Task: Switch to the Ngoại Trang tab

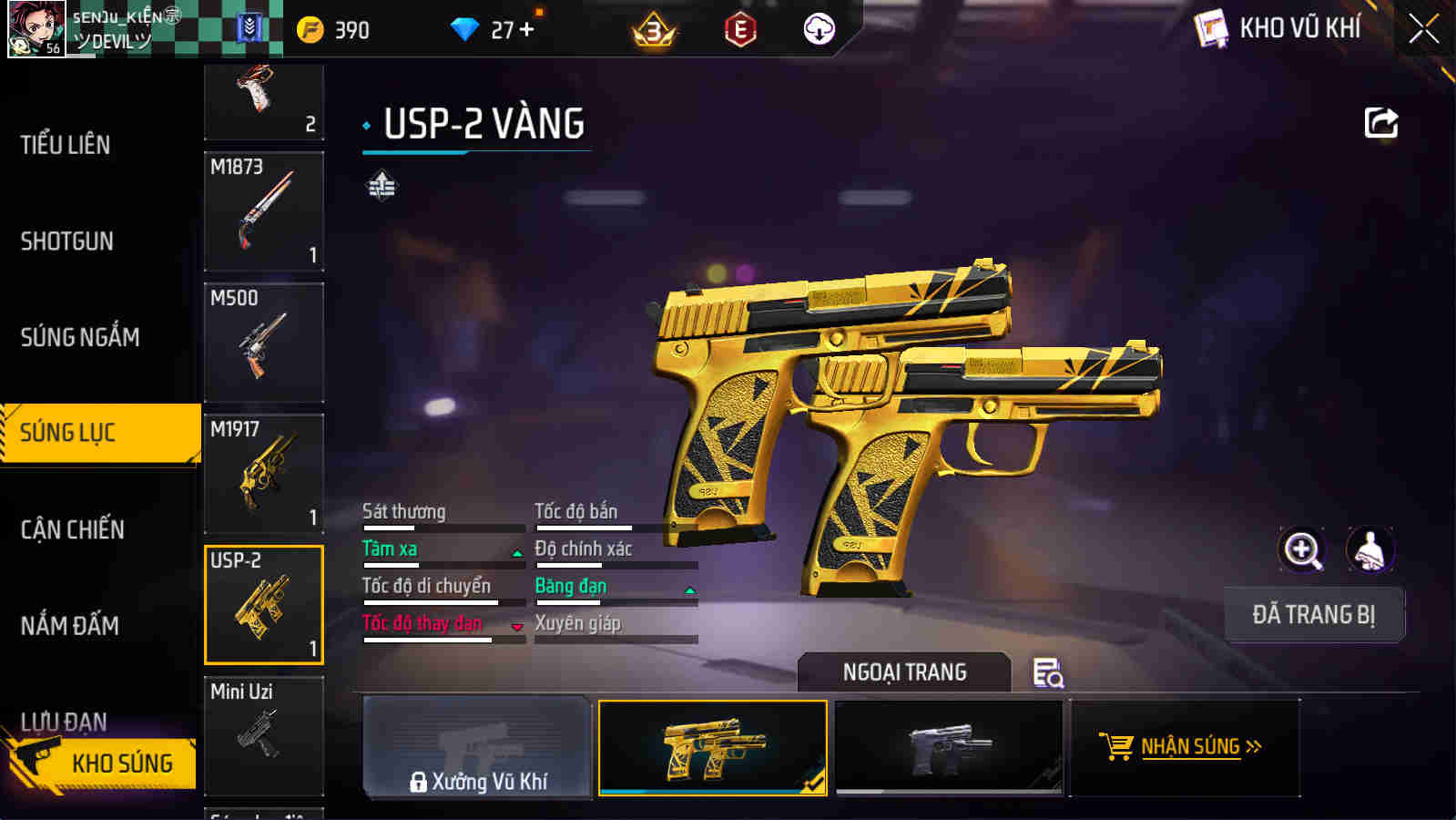Action: click(x=903, y=672)
